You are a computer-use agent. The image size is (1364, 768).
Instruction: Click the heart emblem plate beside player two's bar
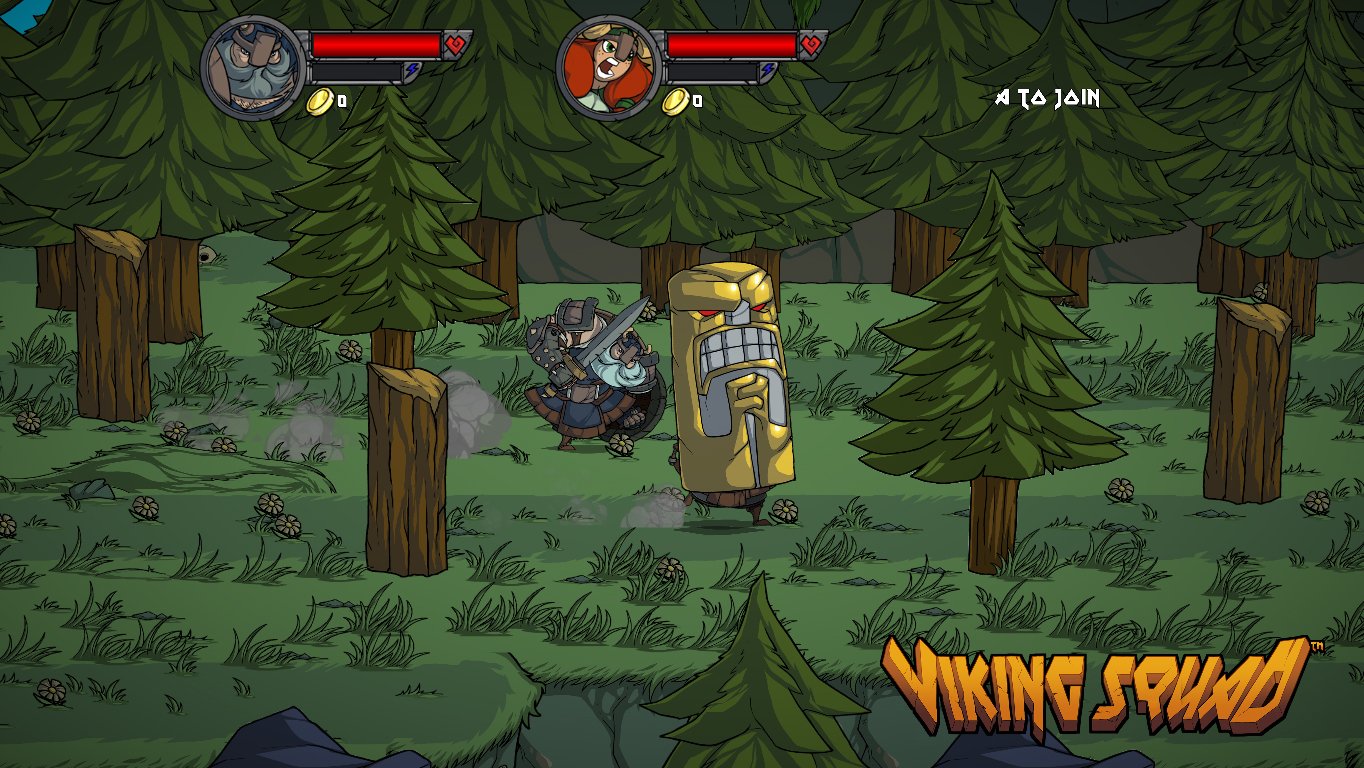[811, 43]
